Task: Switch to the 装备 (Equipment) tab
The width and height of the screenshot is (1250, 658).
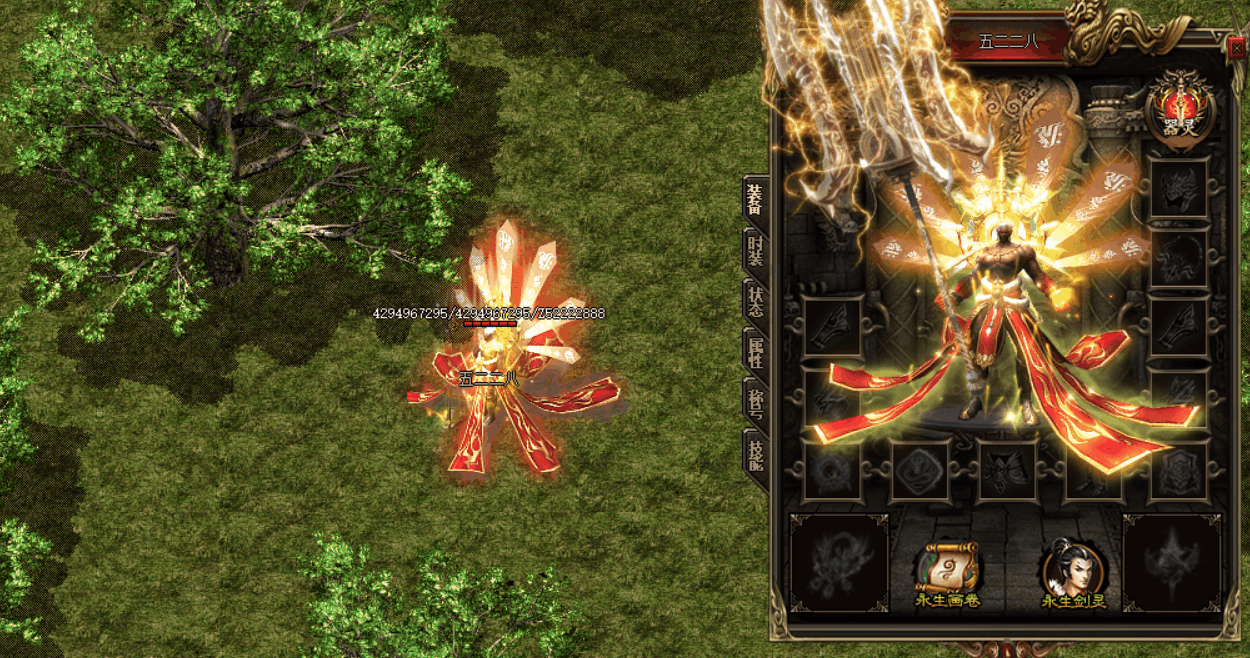Action: 754,200
